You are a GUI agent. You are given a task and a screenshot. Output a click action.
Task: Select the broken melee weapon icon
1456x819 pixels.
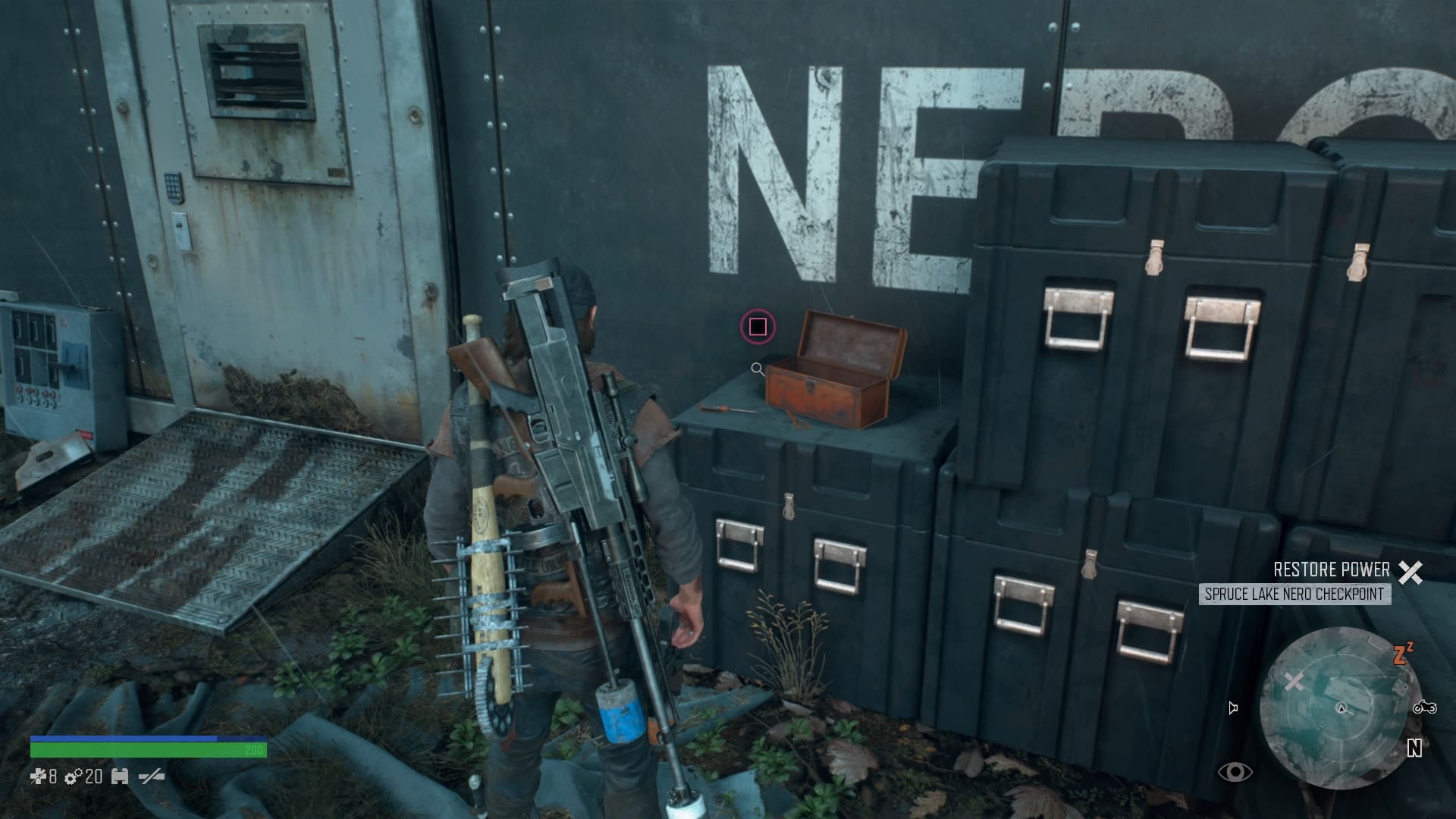(x=152, y=777)
